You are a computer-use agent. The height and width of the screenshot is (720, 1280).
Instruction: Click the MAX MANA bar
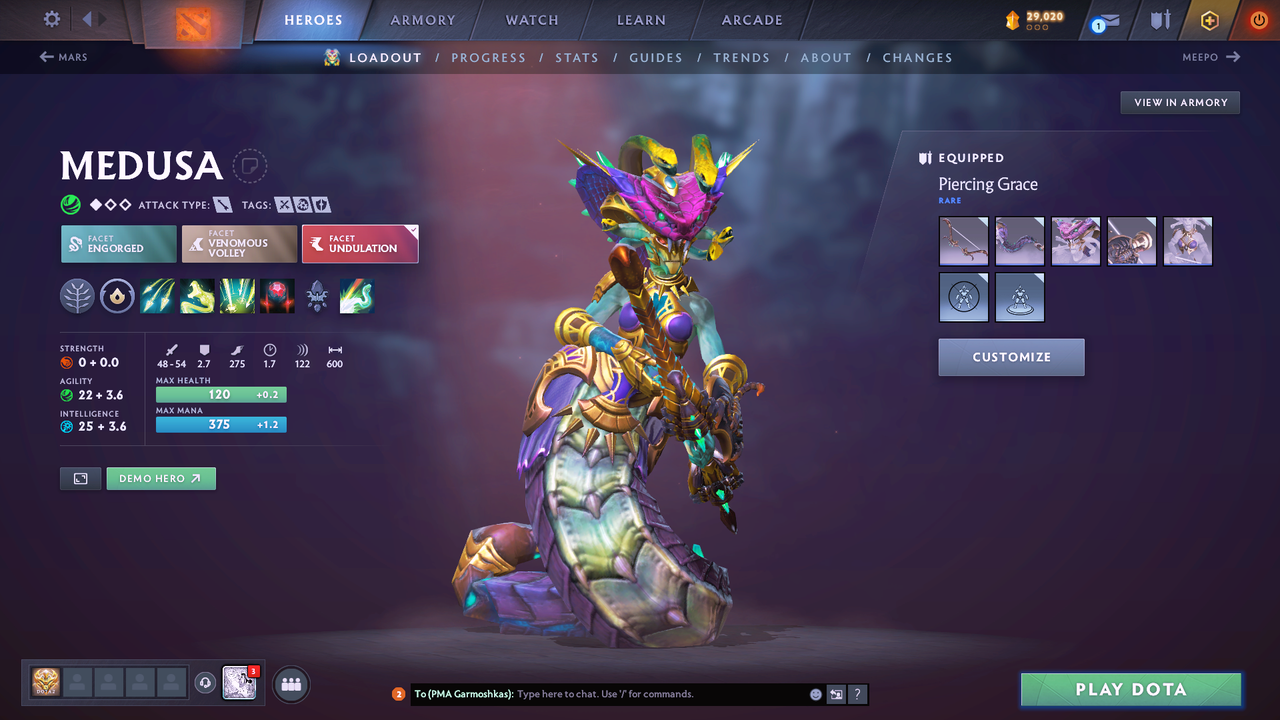pyautogui.click(x=220, y=424)
